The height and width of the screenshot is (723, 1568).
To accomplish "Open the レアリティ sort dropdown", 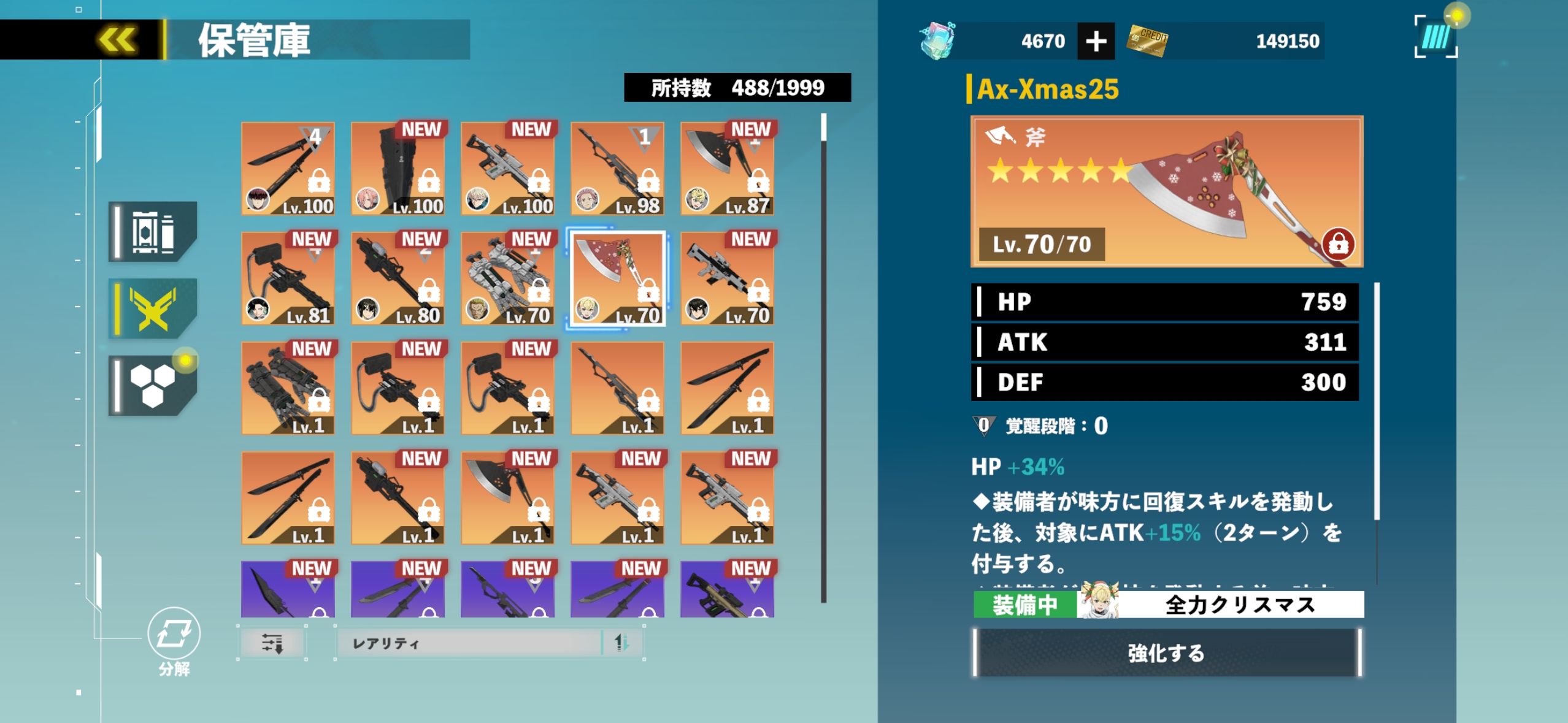I will [469, 643].
